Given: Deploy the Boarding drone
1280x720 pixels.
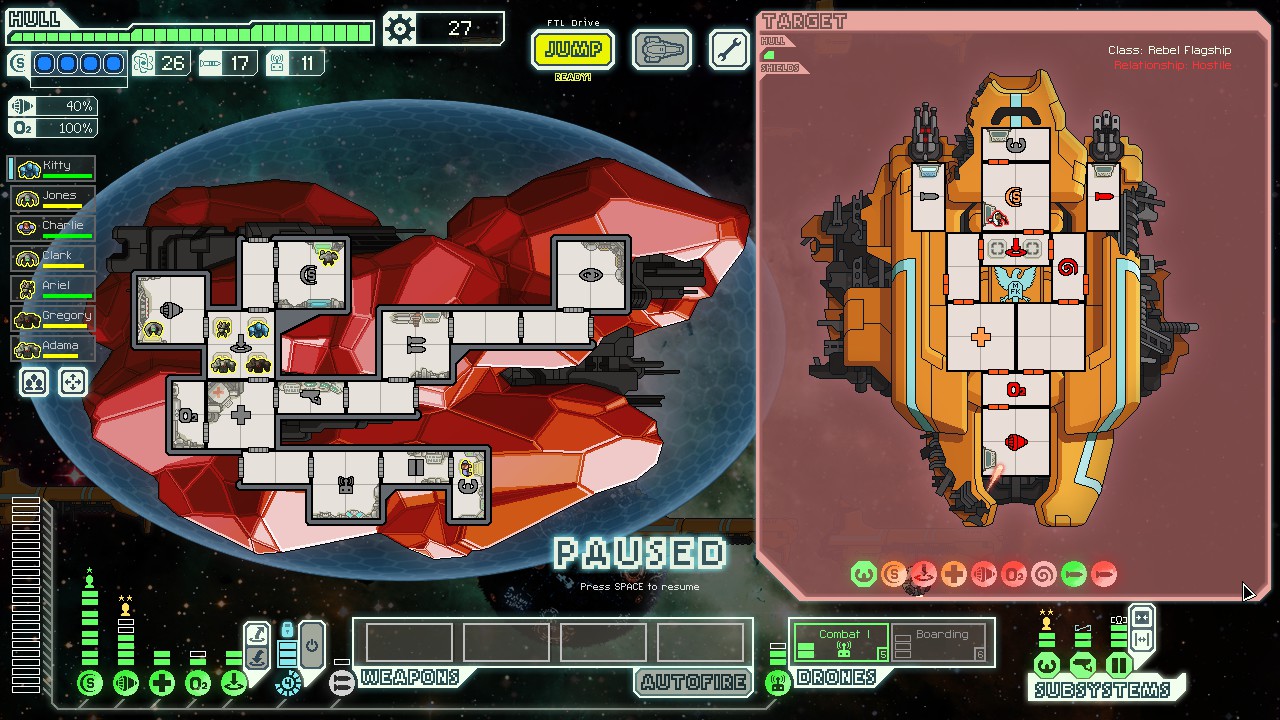Looking at the screenshot, I should pos(939,643).
